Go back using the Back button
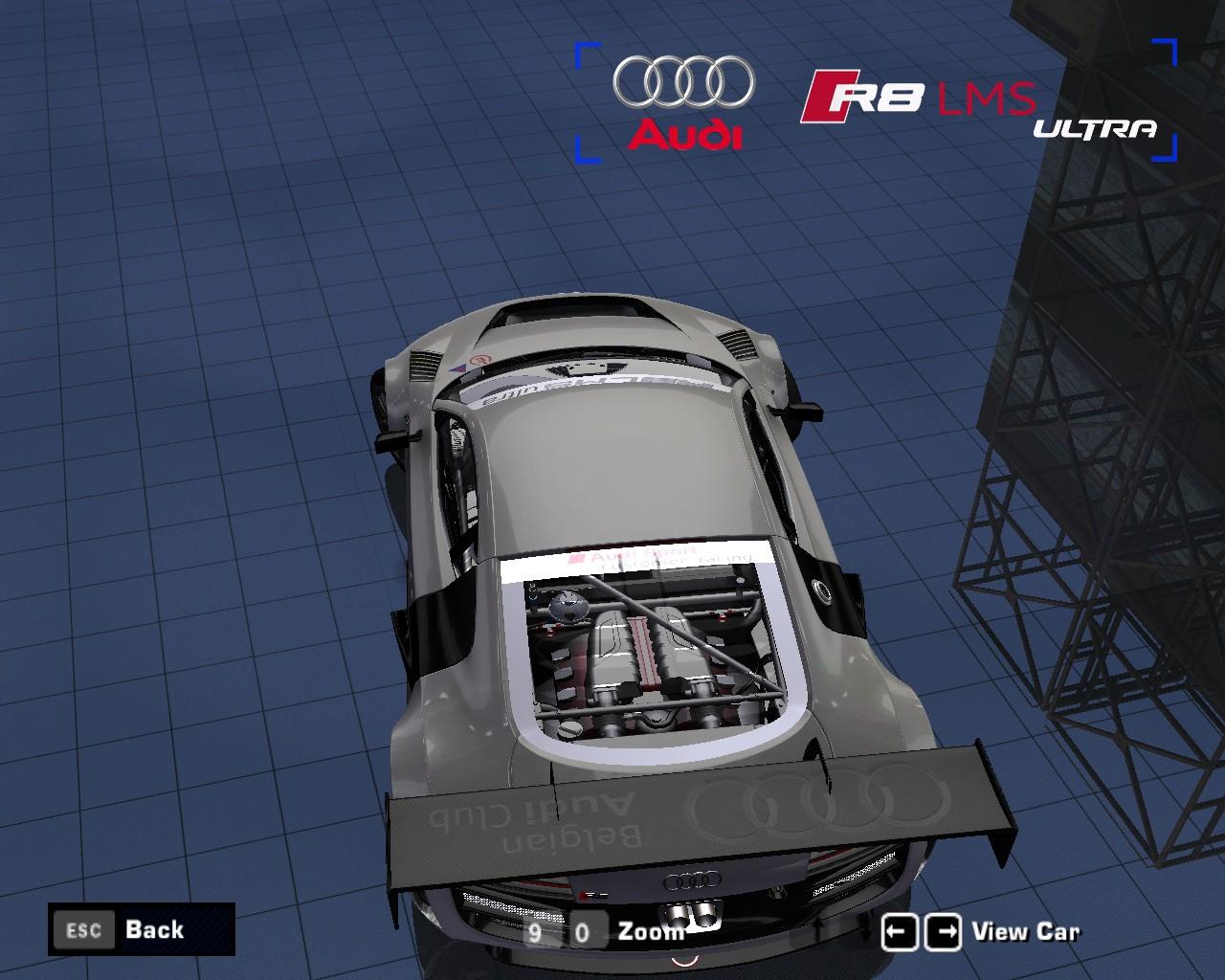 (142, 929)
